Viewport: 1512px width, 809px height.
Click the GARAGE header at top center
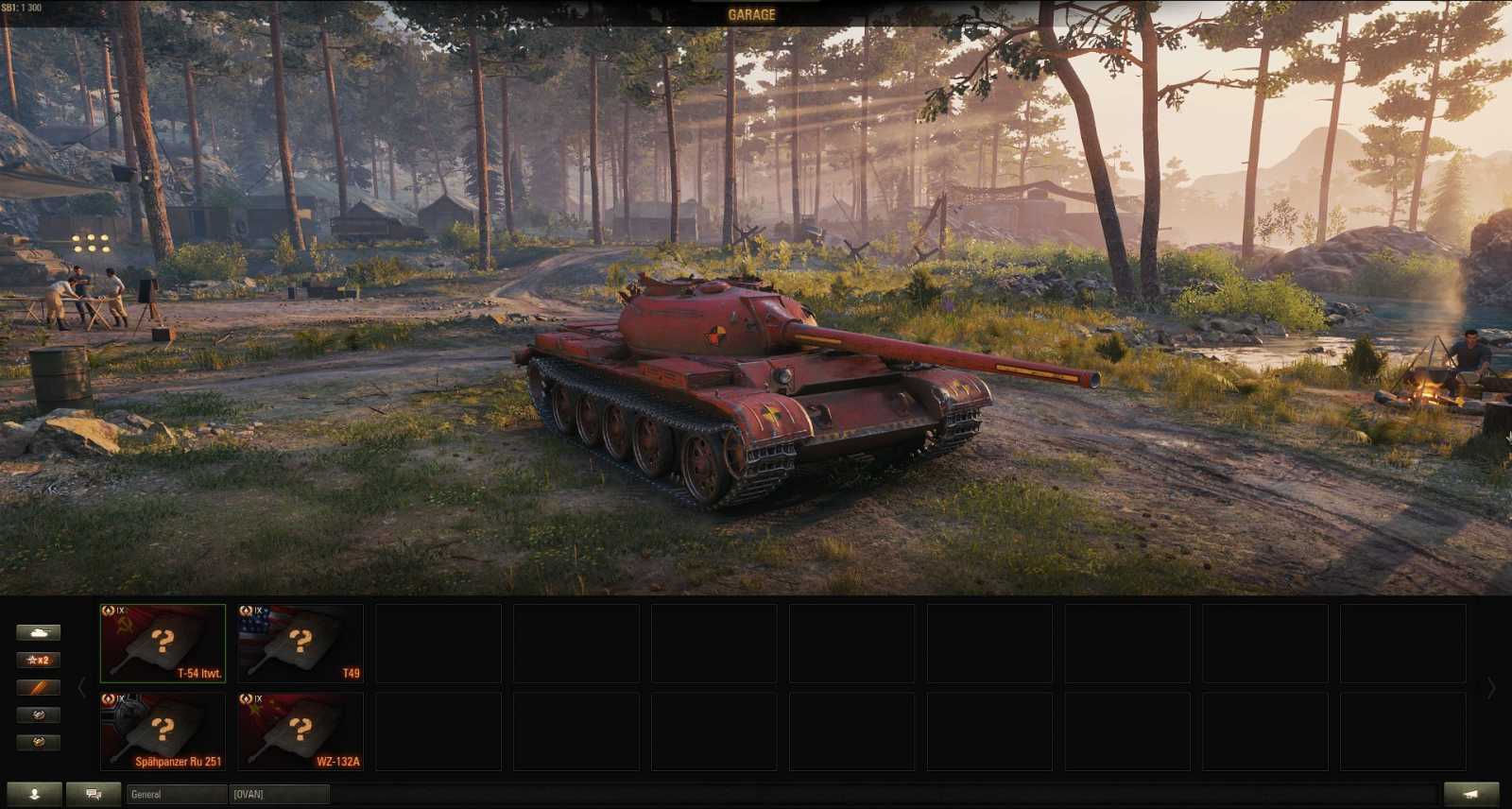751,13
